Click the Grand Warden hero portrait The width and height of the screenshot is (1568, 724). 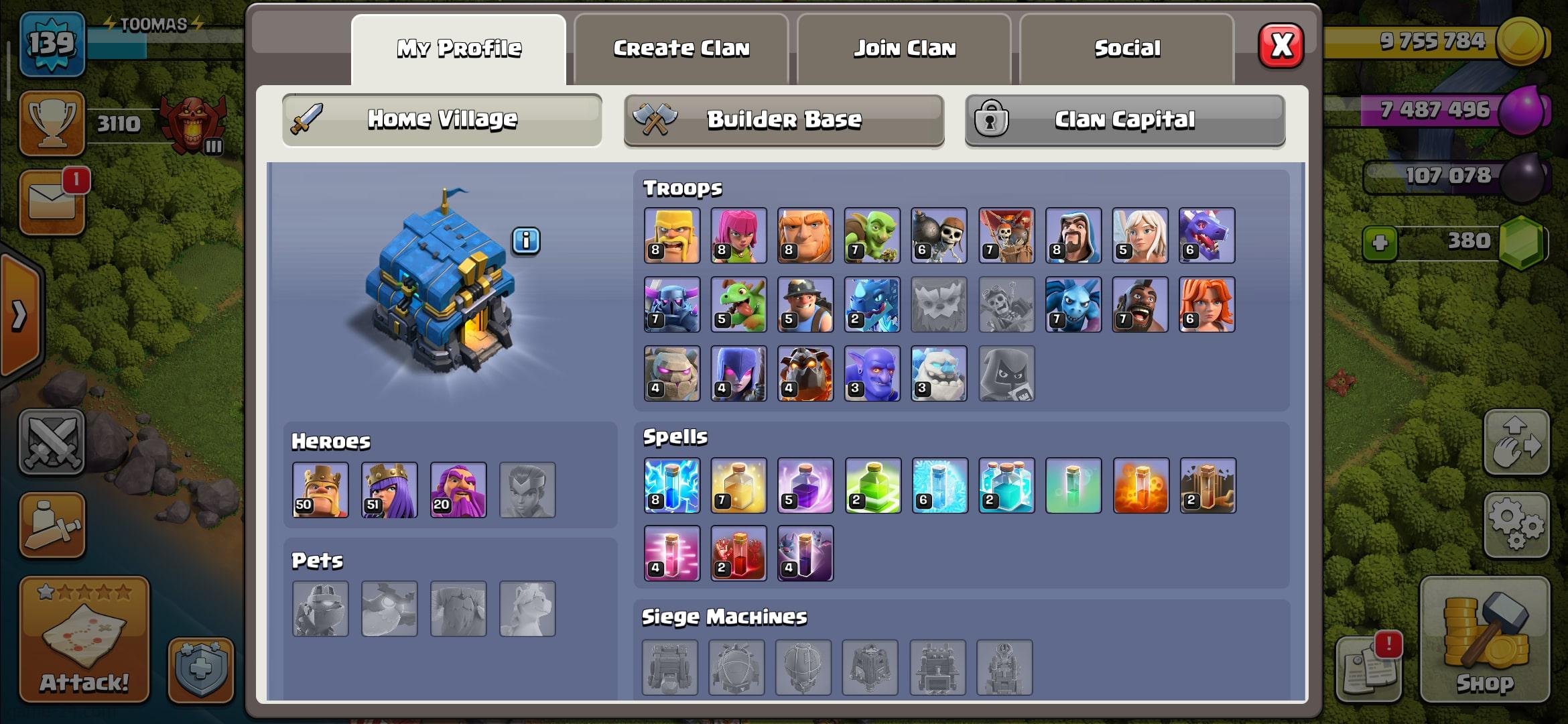458,490
